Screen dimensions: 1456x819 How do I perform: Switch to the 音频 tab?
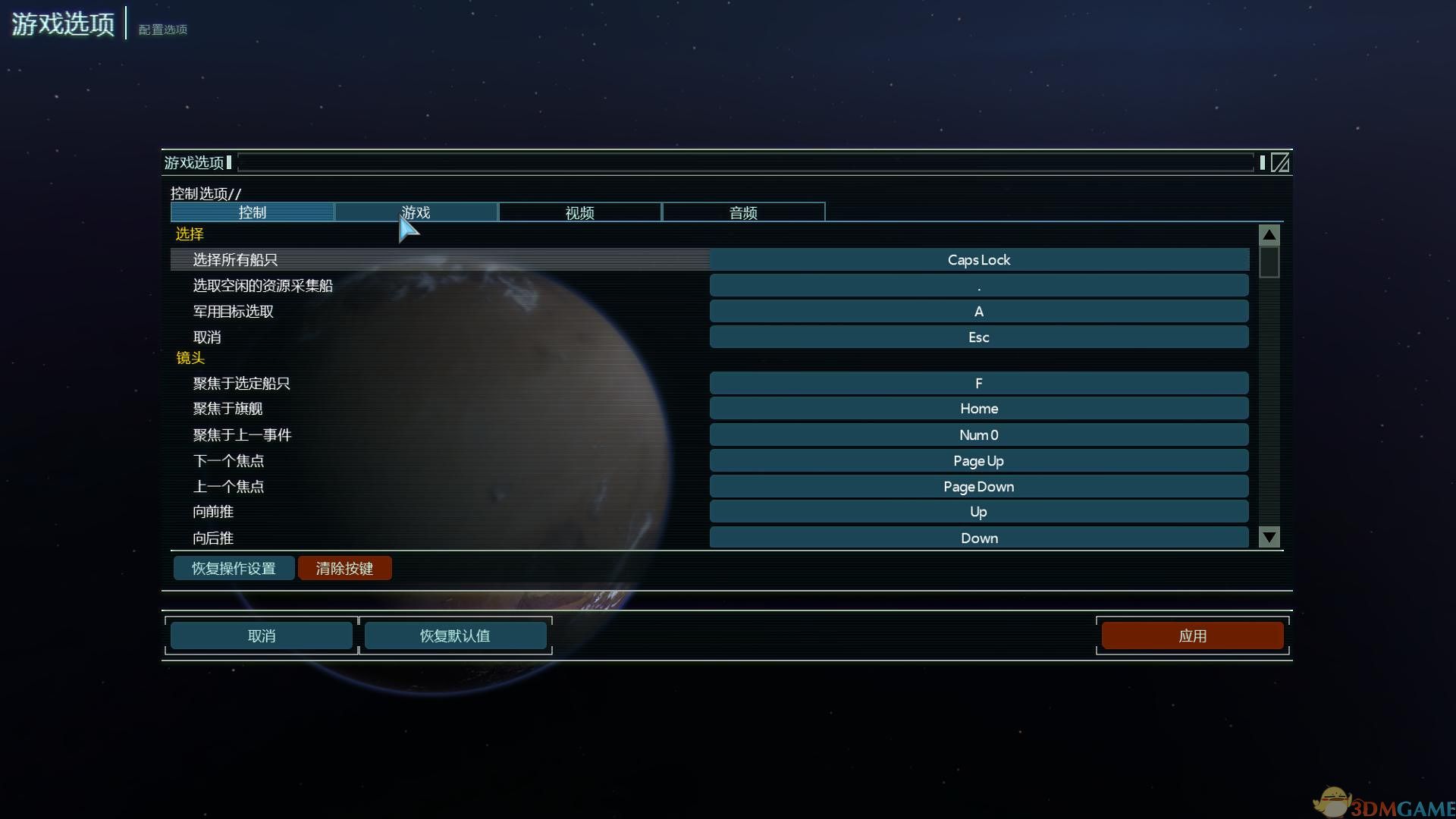pos(743,212)
